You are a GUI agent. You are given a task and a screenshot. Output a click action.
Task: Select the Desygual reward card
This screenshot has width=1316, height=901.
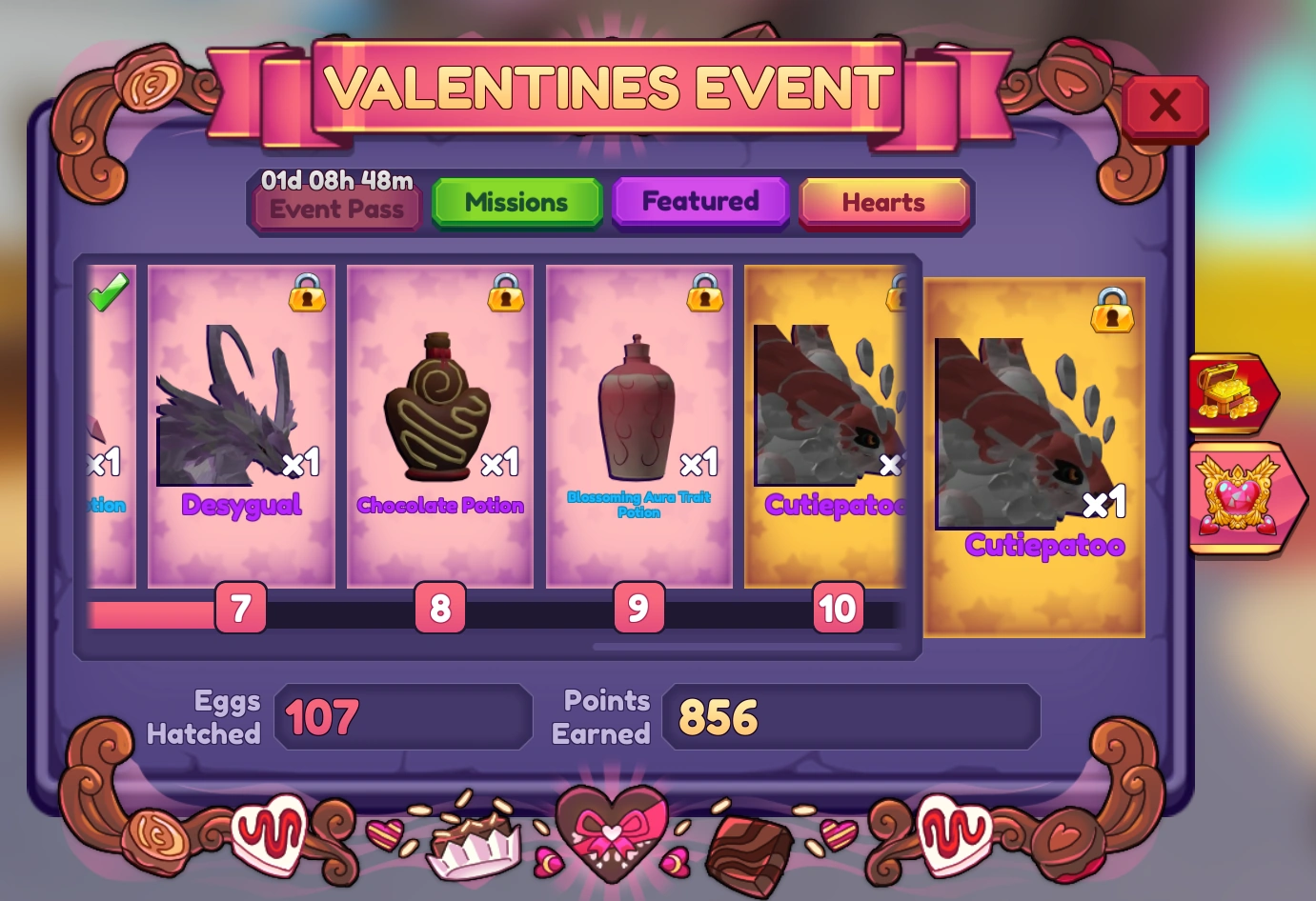pyautogui.click(x=240, y=419)
